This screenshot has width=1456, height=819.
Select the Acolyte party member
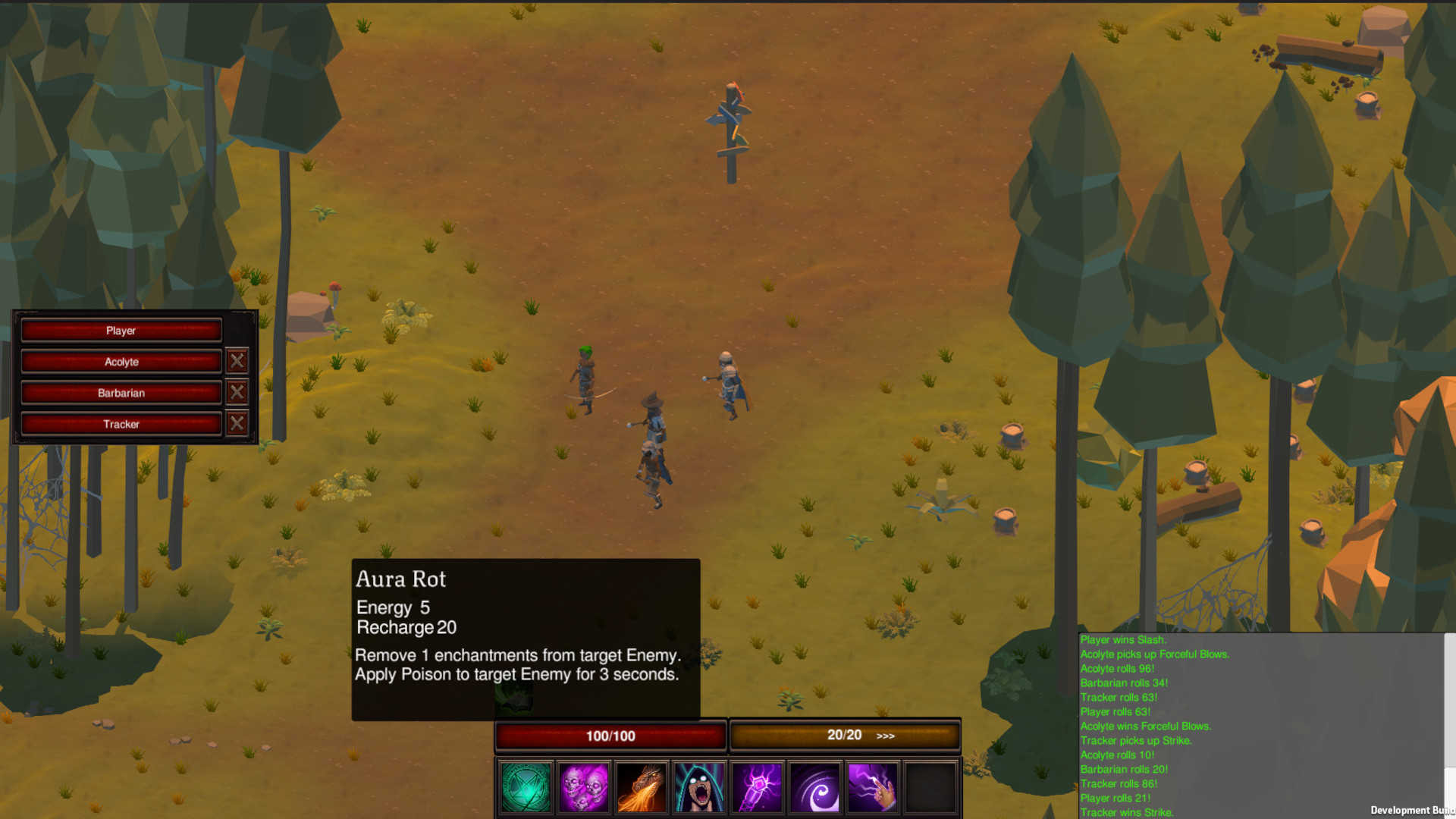pos(121,362)
